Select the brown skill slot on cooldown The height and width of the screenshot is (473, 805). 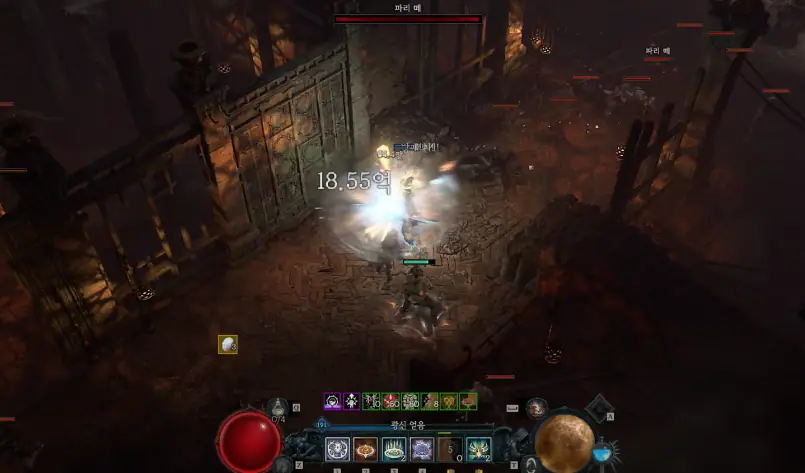(450, 449)
